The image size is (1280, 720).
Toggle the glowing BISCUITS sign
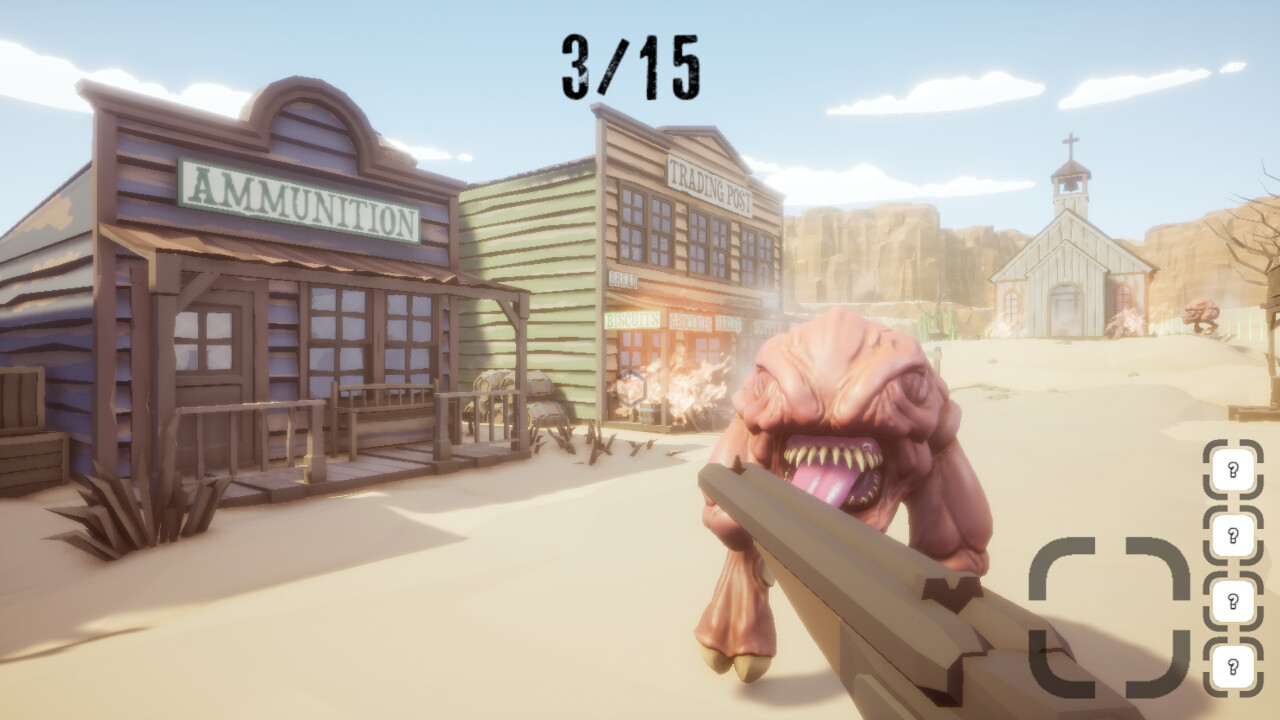pyautogui.click(x=632, y=320)
